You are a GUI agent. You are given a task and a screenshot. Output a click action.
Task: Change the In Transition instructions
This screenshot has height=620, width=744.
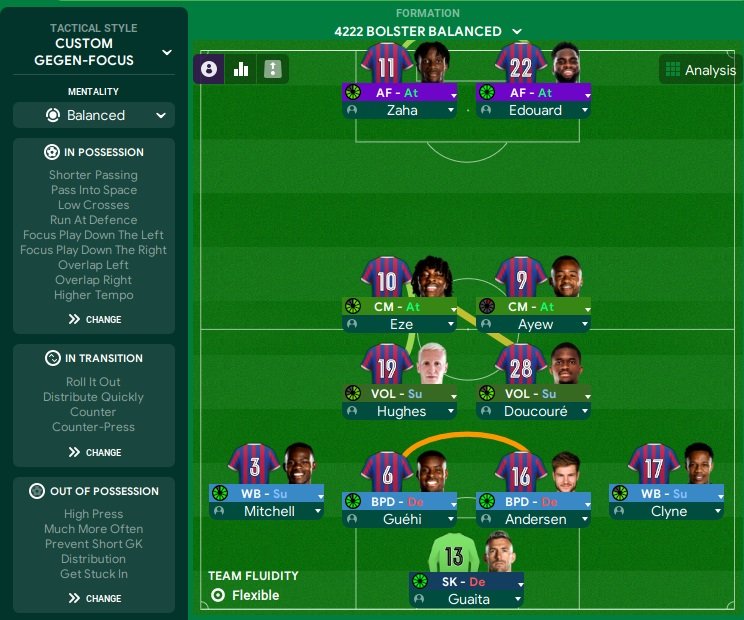coord(94,453)
